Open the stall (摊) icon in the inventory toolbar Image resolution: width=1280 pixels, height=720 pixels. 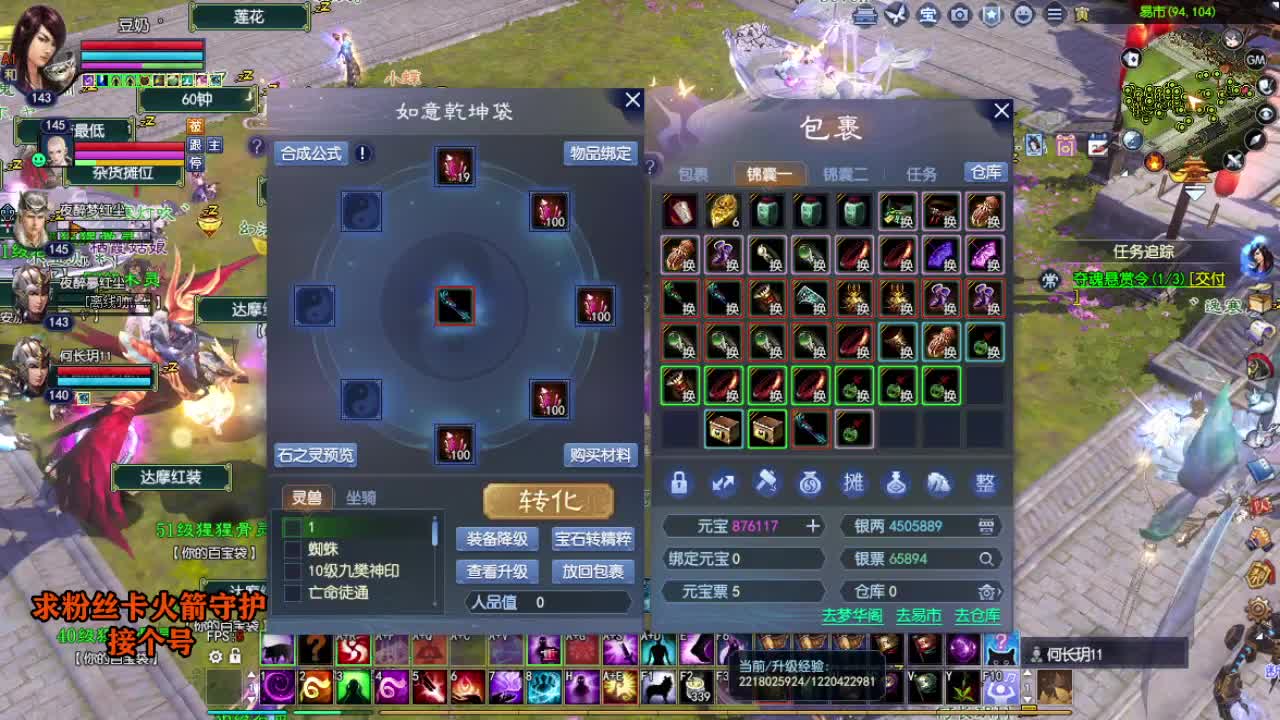(x=855, y=483)
